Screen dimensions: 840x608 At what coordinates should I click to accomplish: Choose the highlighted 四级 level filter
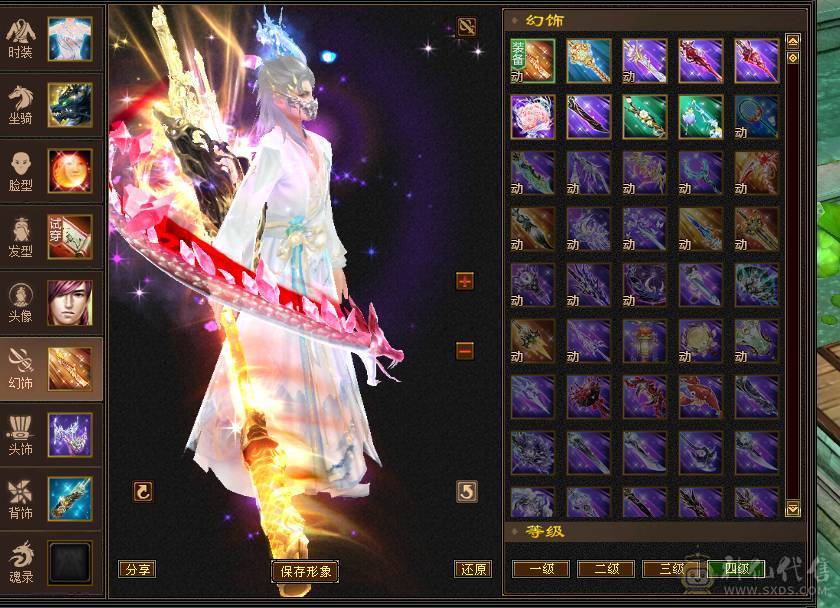pyautogui.click(x=736, y=569)
